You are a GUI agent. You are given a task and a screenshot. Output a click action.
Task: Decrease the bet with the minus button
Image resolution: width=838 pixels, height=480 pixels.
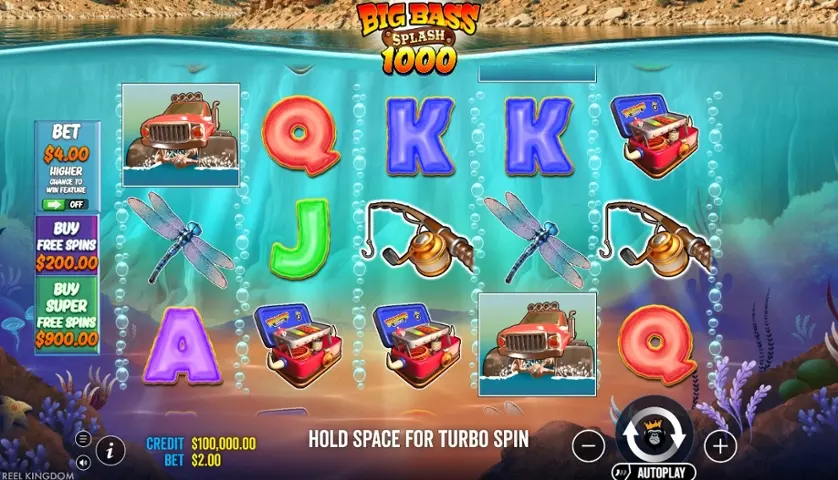pyautogui.click(x=589, y=444)
